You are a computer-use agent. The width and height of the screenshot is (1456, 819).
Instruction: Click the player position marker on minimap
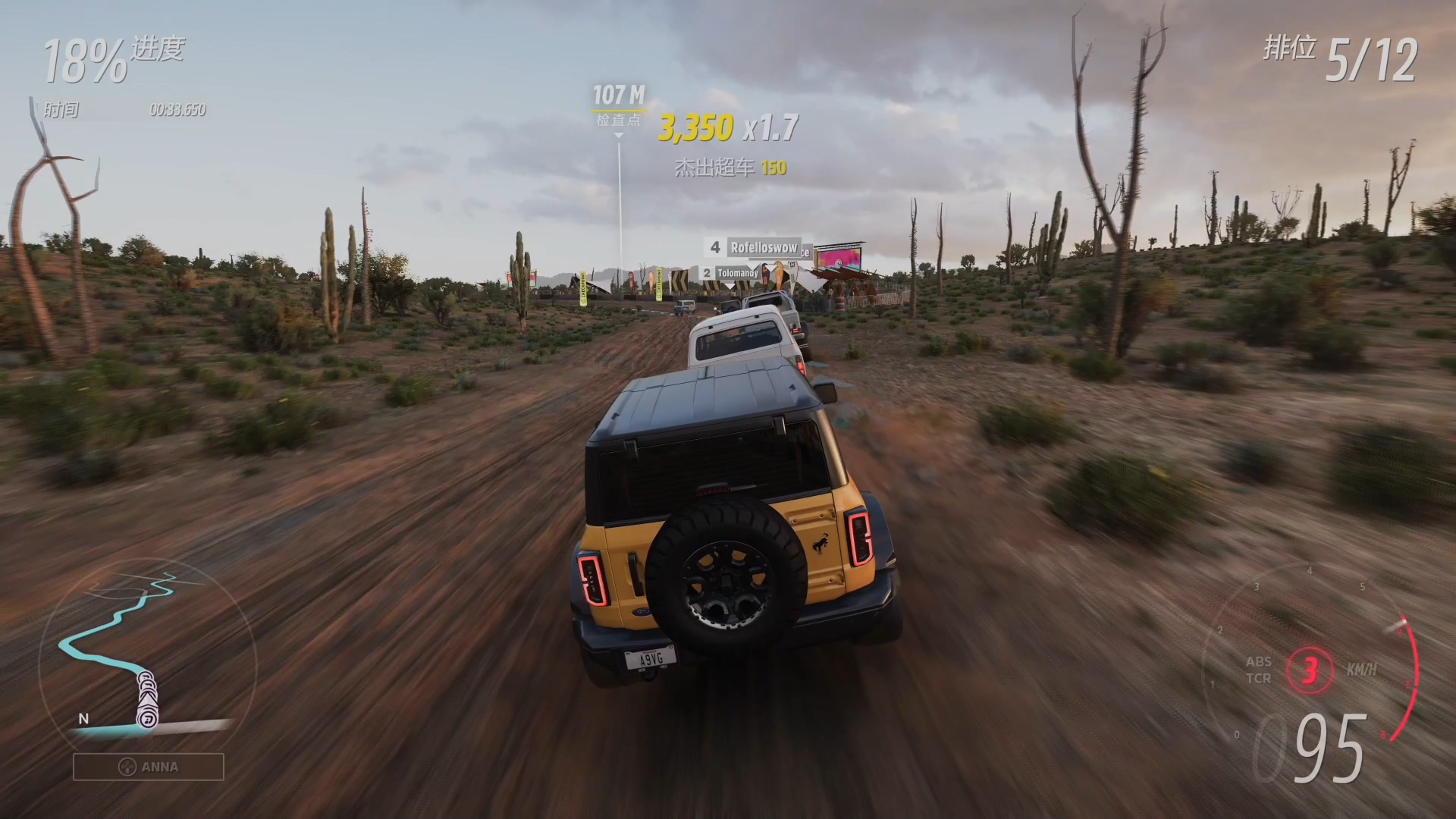pos(147,717)
